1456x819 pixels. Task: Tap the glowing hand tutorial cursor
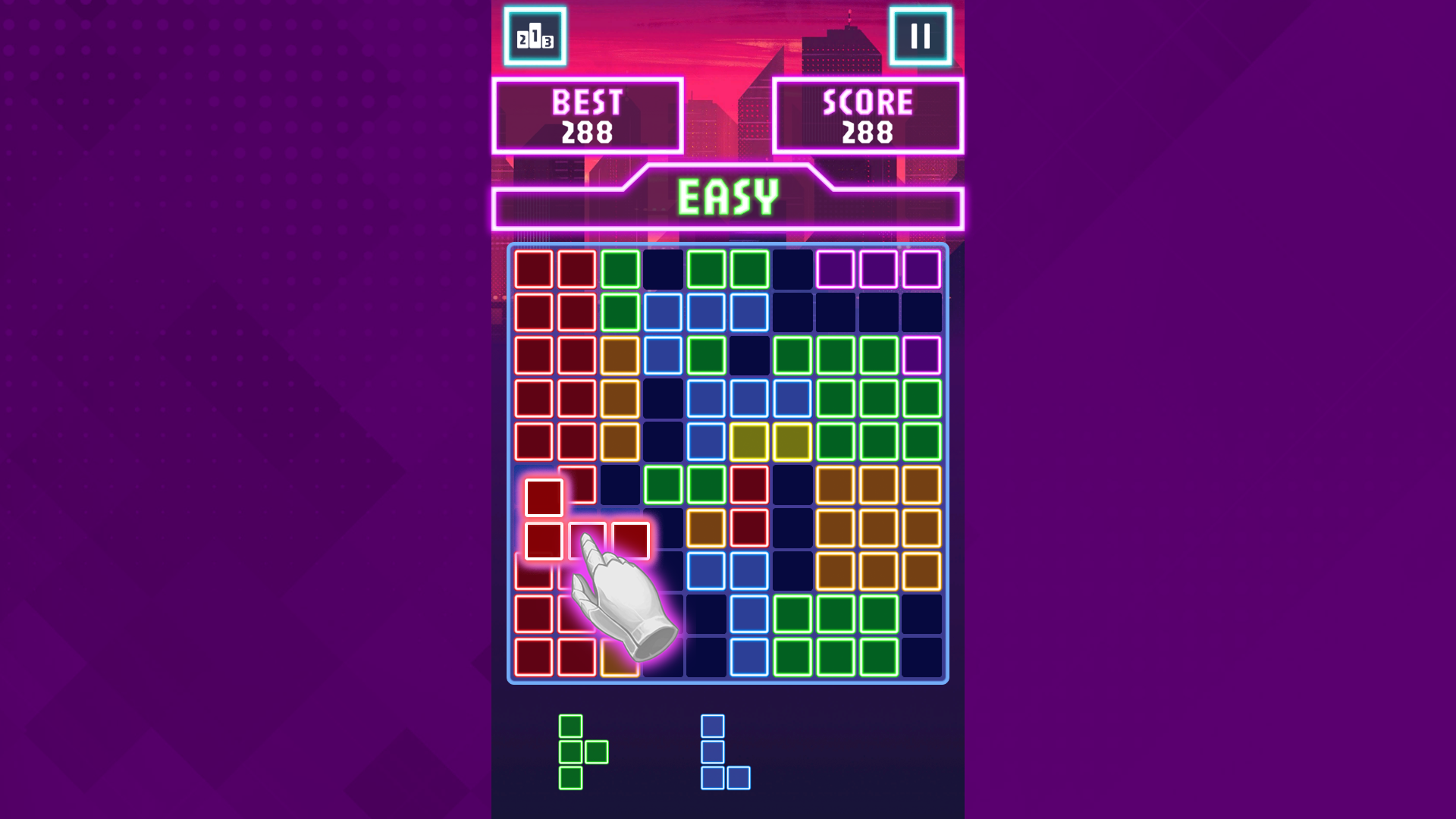(x=622, y=599)
